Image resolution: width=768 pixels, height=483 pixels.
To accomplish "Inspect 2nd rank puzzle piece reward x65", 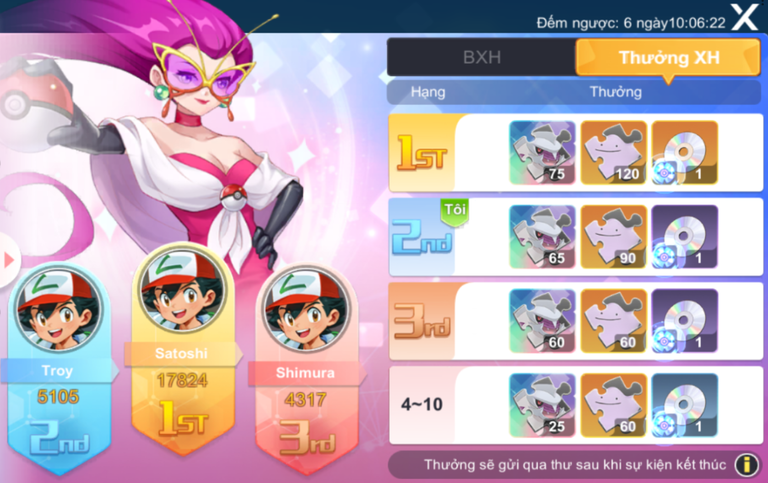I will point(542,237).
